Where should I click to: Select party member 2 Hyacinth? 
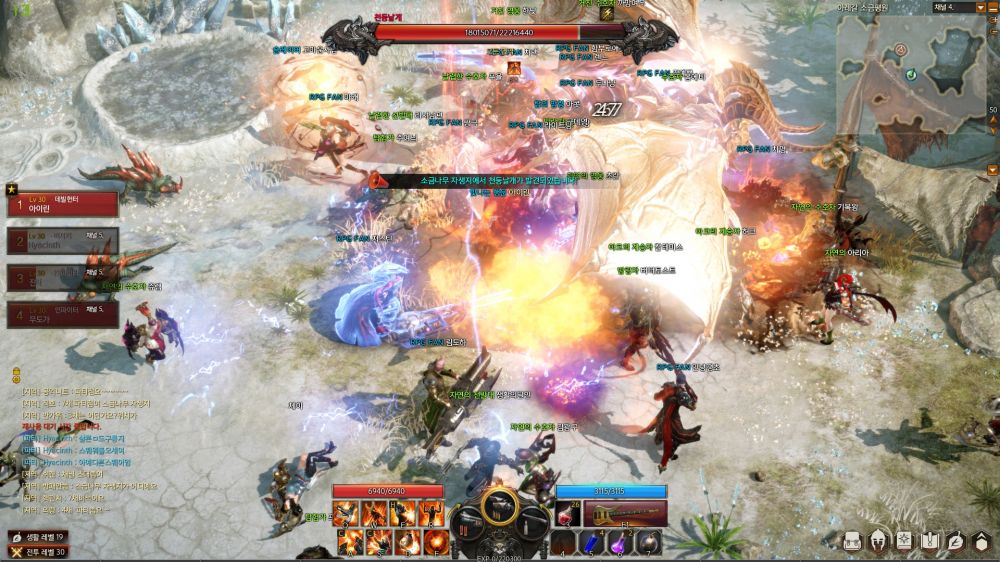[x=62, y=240]
